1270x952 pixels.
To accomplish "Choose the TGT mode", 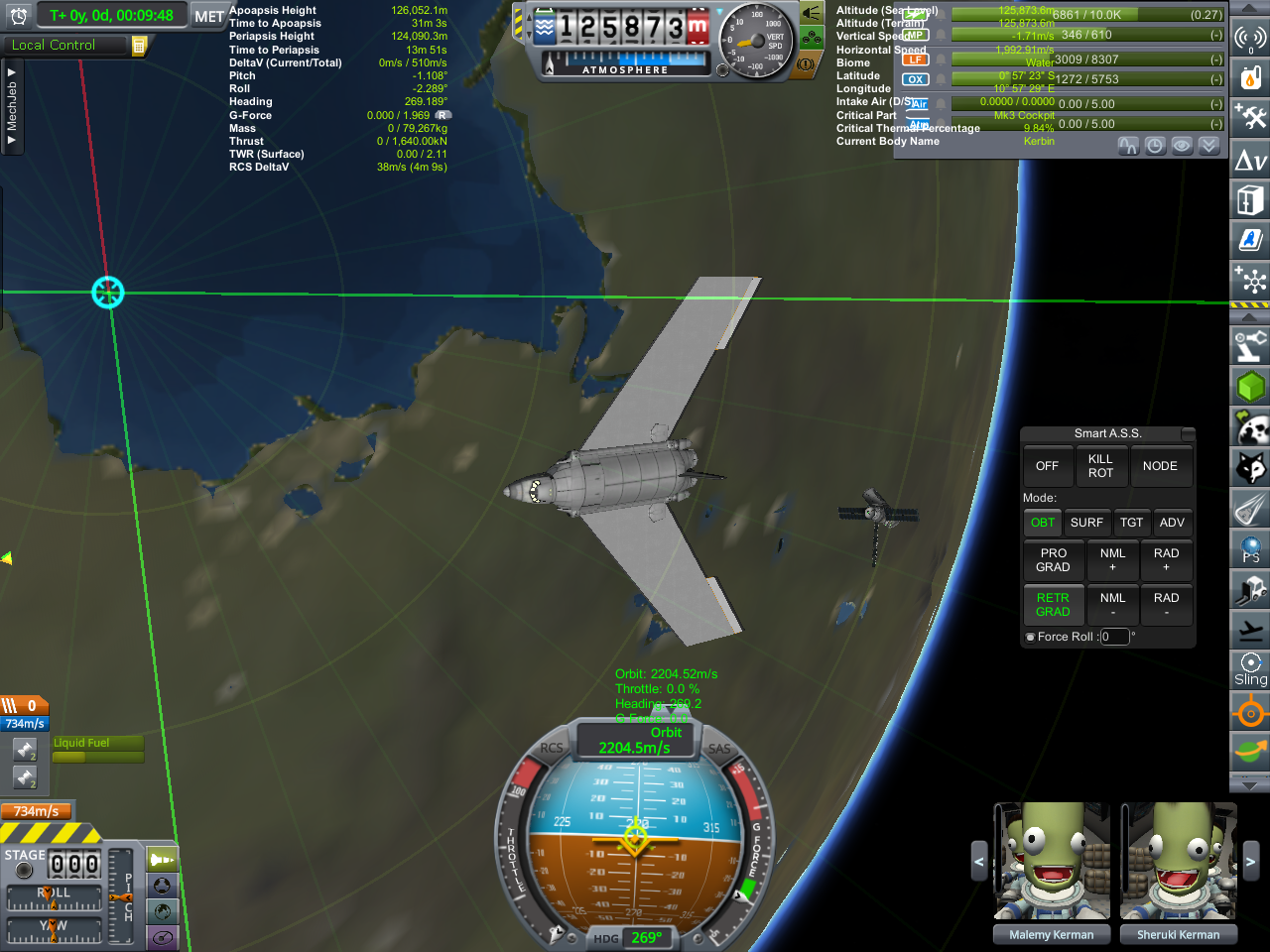I will pos(1131,523).
